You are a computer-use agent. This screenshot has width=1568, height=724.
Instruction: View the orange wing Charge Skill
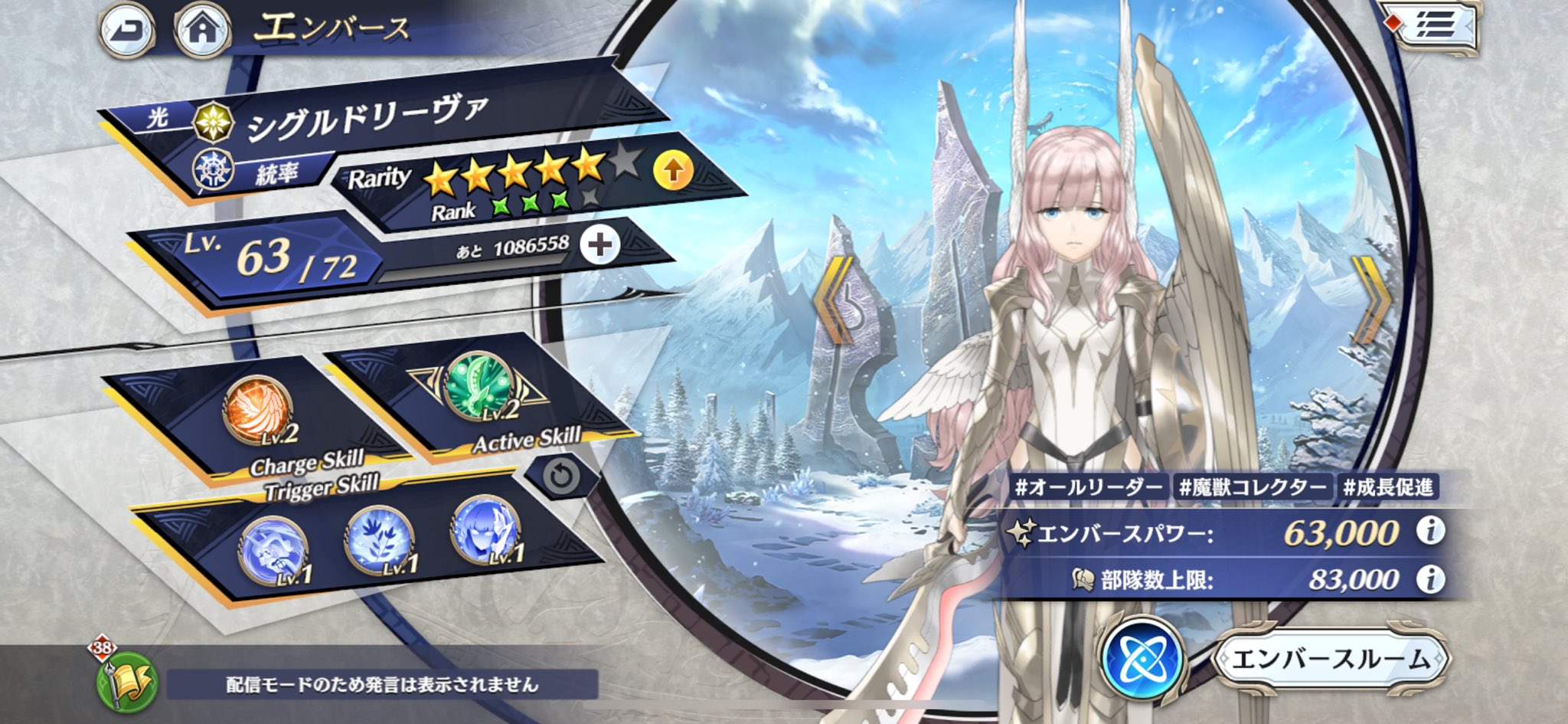[x=257, y=409]
